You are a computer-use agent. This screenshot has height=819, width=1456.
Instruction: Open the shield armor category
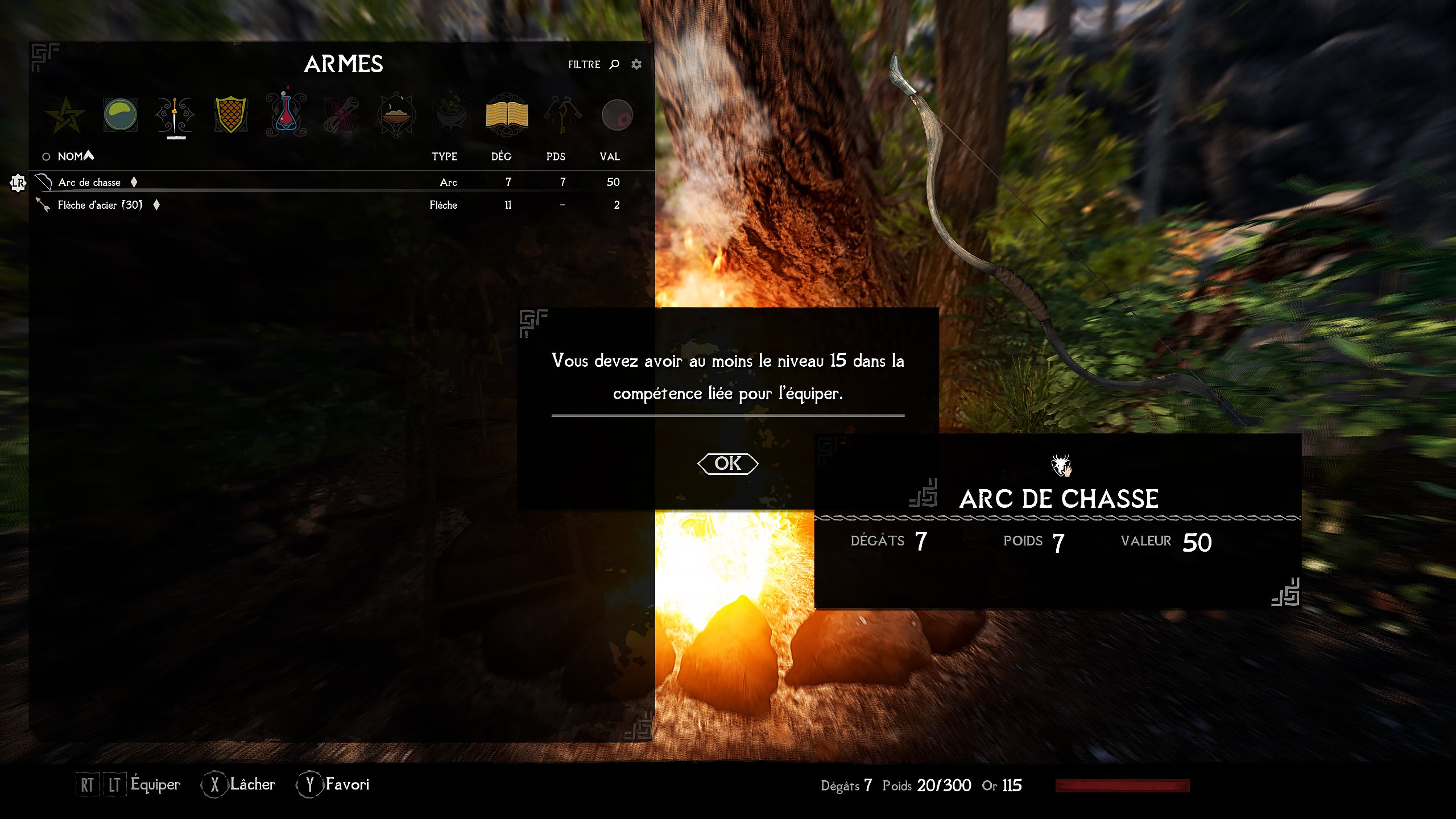[230, 115]
